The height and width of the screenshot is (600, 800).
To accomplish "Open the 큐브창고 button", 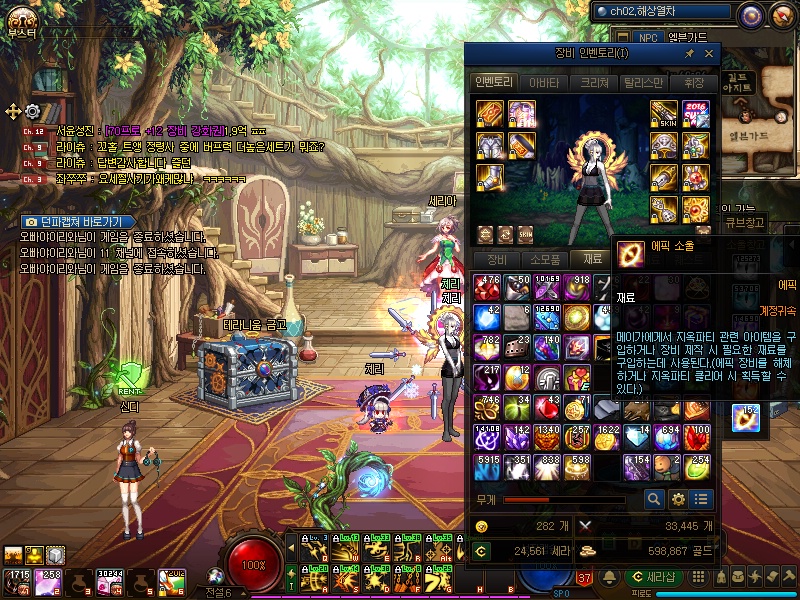I will [x=744, y=223].
